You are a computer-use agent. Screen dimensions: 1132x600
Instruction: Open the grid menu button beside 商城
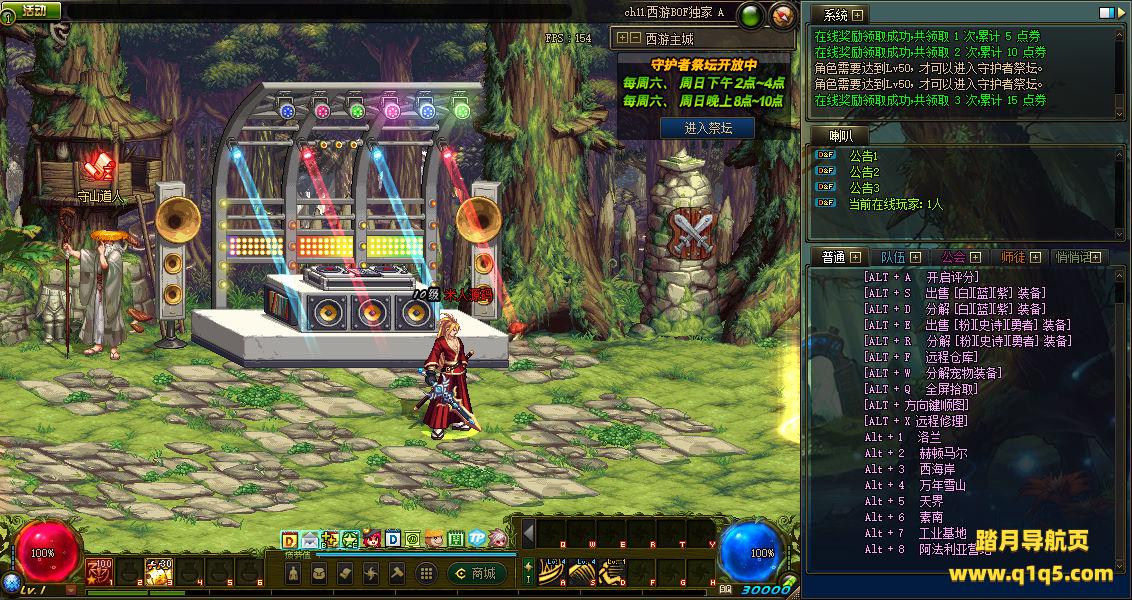point(426,573)
